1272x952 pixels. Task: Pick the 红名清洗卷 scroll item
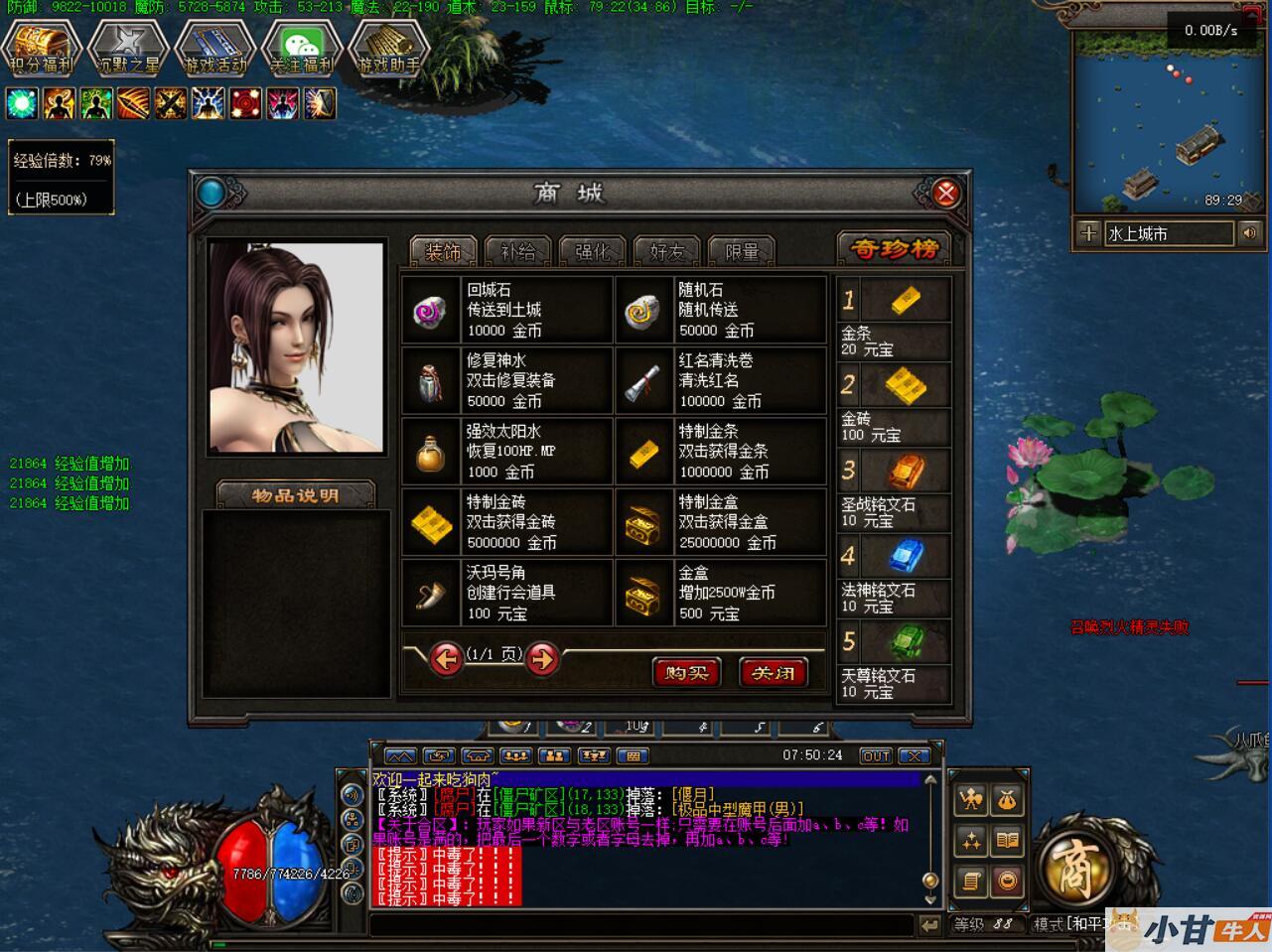tap(720, 380)
